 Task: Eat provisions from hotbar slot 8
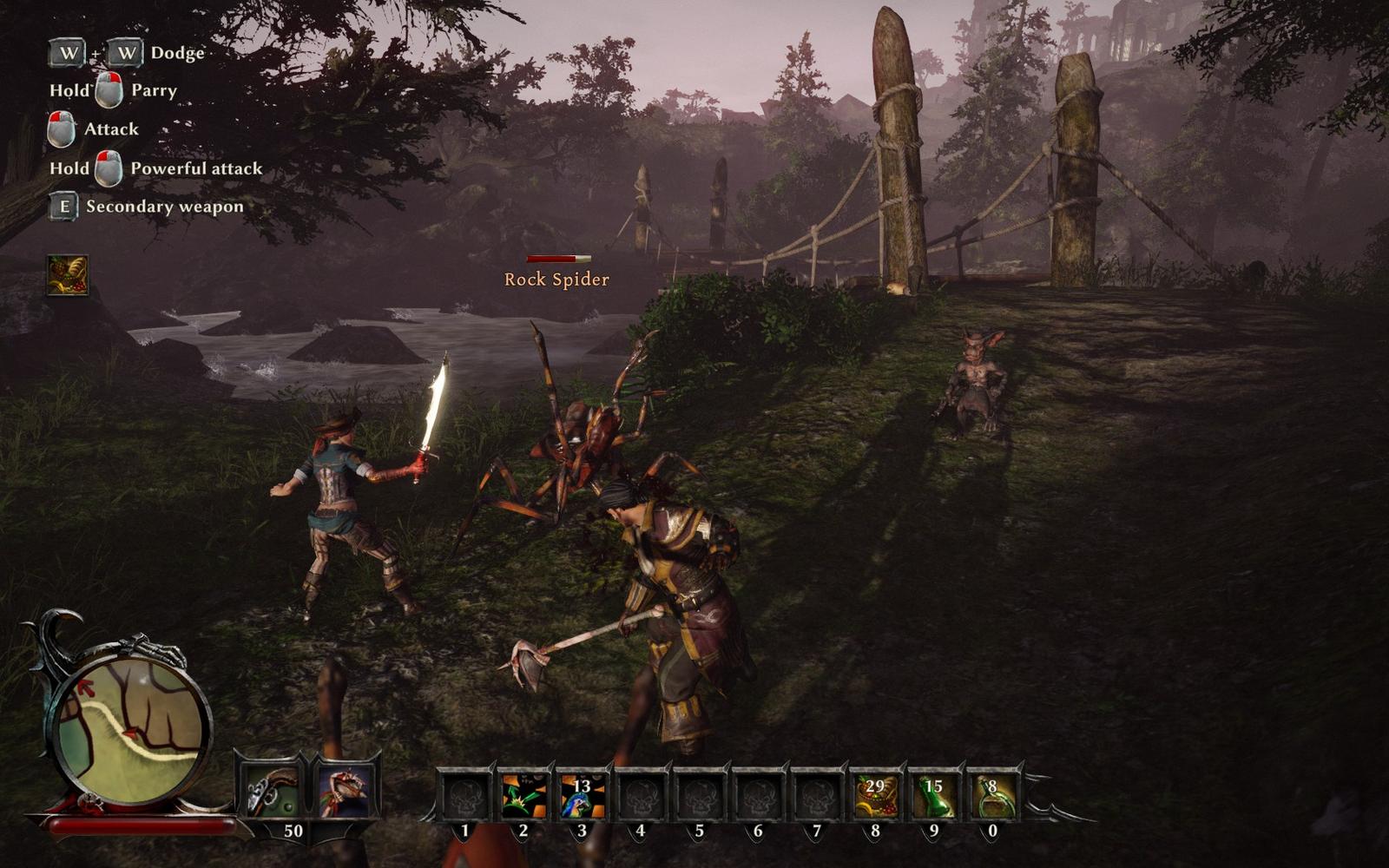[x=875, y=795]
